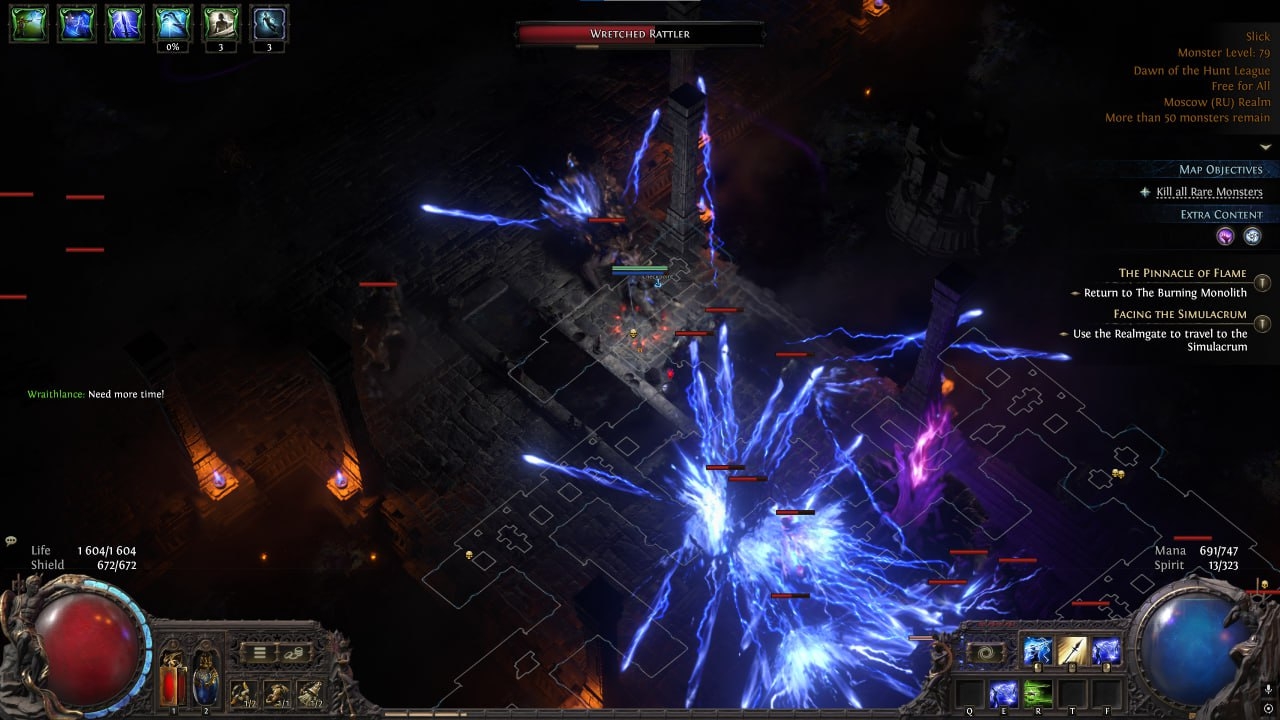Click the blue-grey extra content icon
This screenshot has width=1280, height=720.
[1252, 237]
